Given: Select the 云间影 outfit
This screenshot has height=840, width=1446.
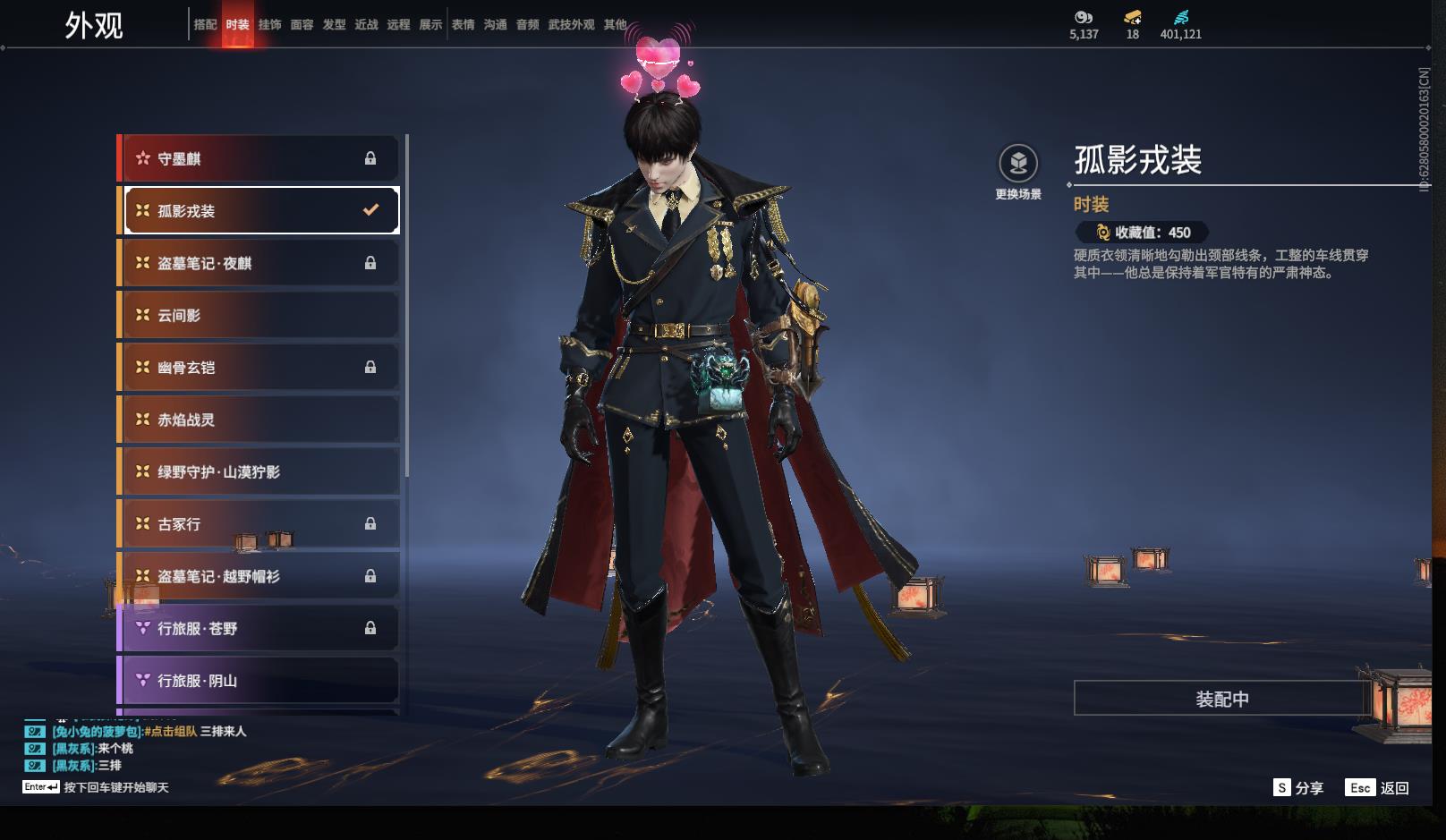Looking at the screenshot, I should click(259, 315).
